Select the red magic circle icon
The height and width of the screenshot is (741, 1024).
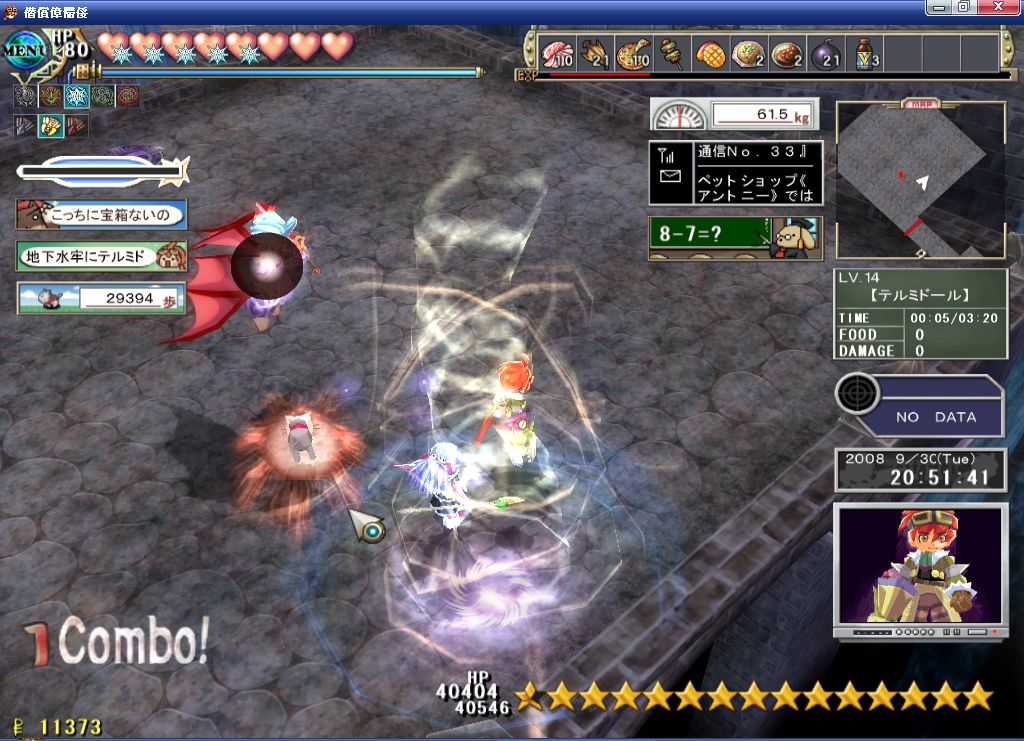tap(128, 96)
